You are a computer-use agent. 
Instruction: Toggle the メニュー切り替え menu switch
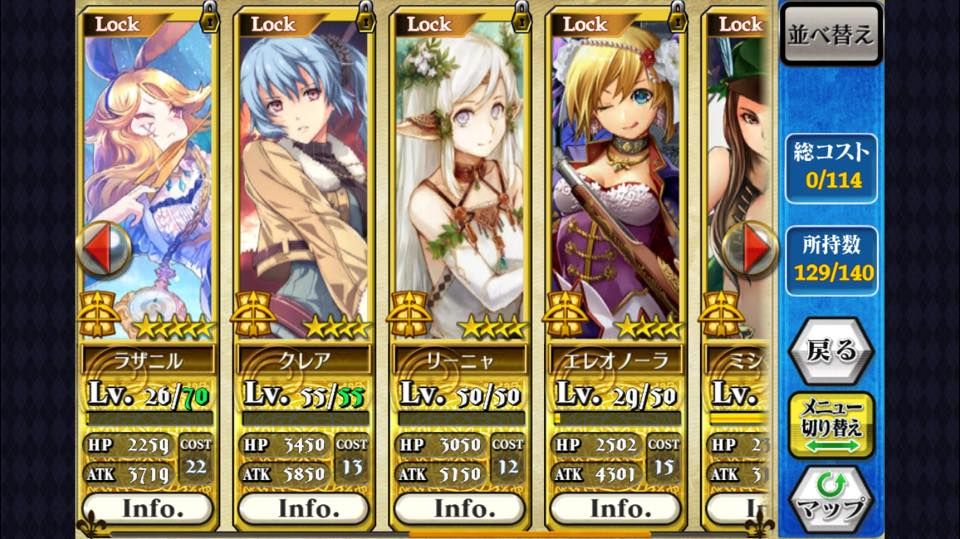[830, 425]
